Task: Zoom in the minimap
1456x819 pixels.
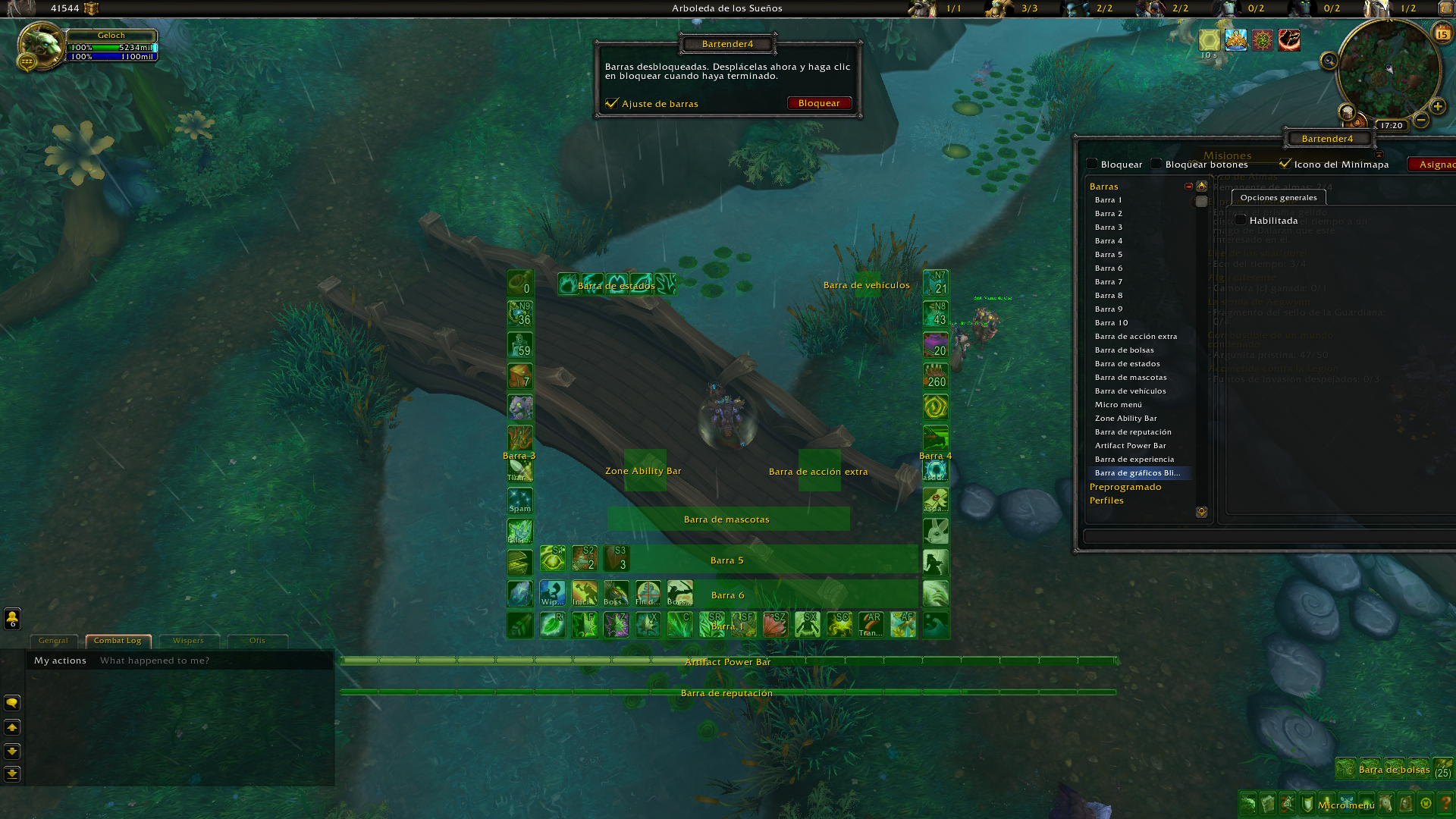Action: tap(1437, 106)
